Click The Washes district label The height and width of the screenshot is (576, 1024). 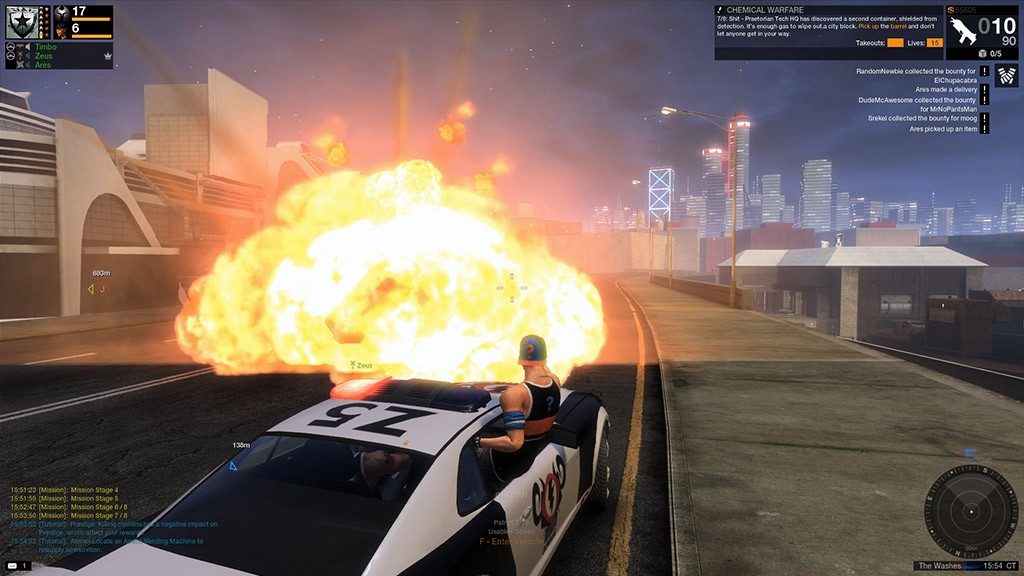coord(941,566)
